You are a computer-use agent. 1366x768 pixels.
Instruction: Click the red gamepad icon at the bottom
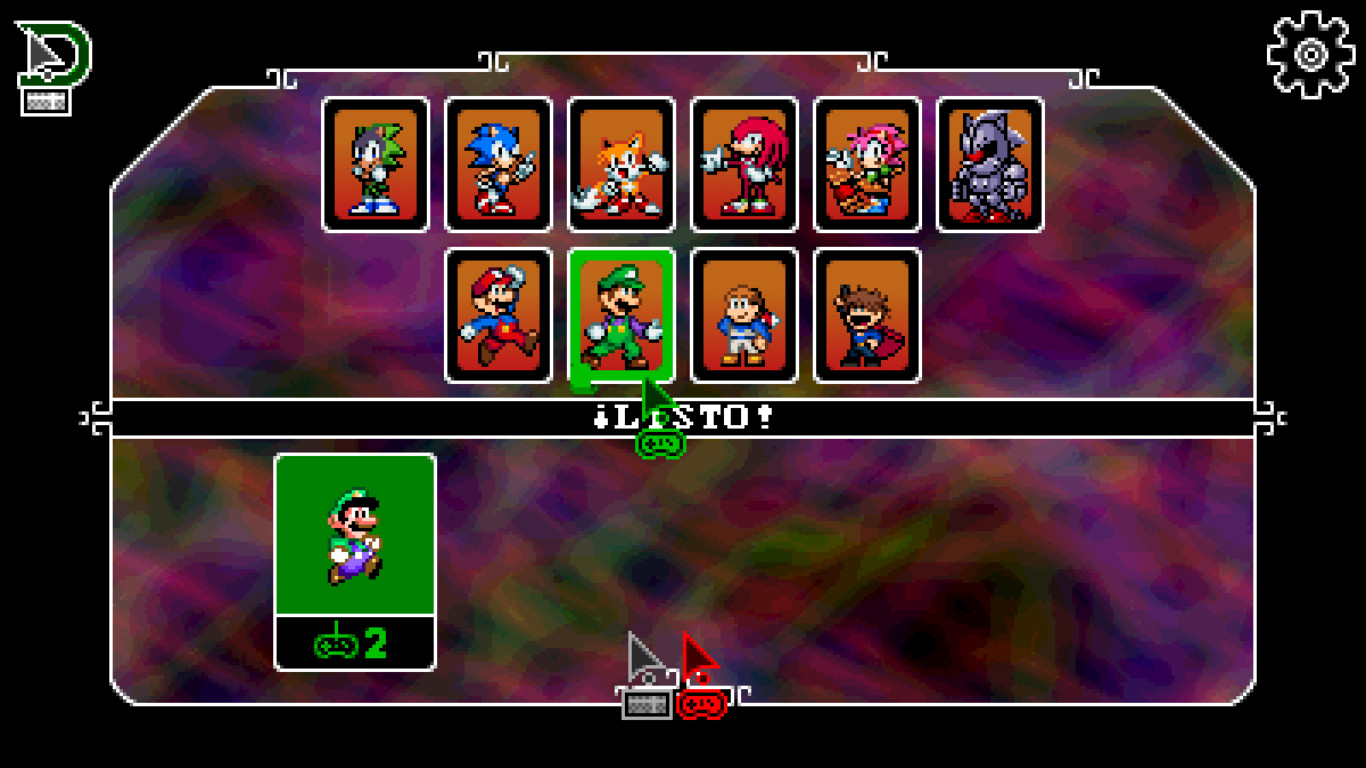pos(700,705)
